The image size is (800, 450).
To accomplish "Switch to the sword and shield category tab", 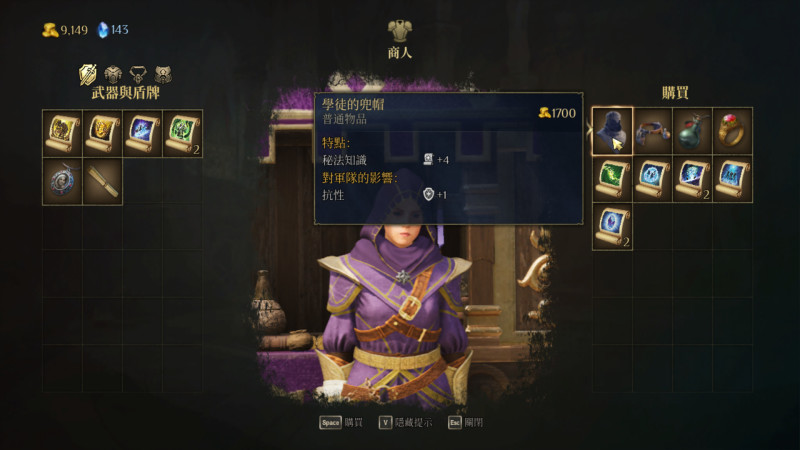I will tap(88, 74).
